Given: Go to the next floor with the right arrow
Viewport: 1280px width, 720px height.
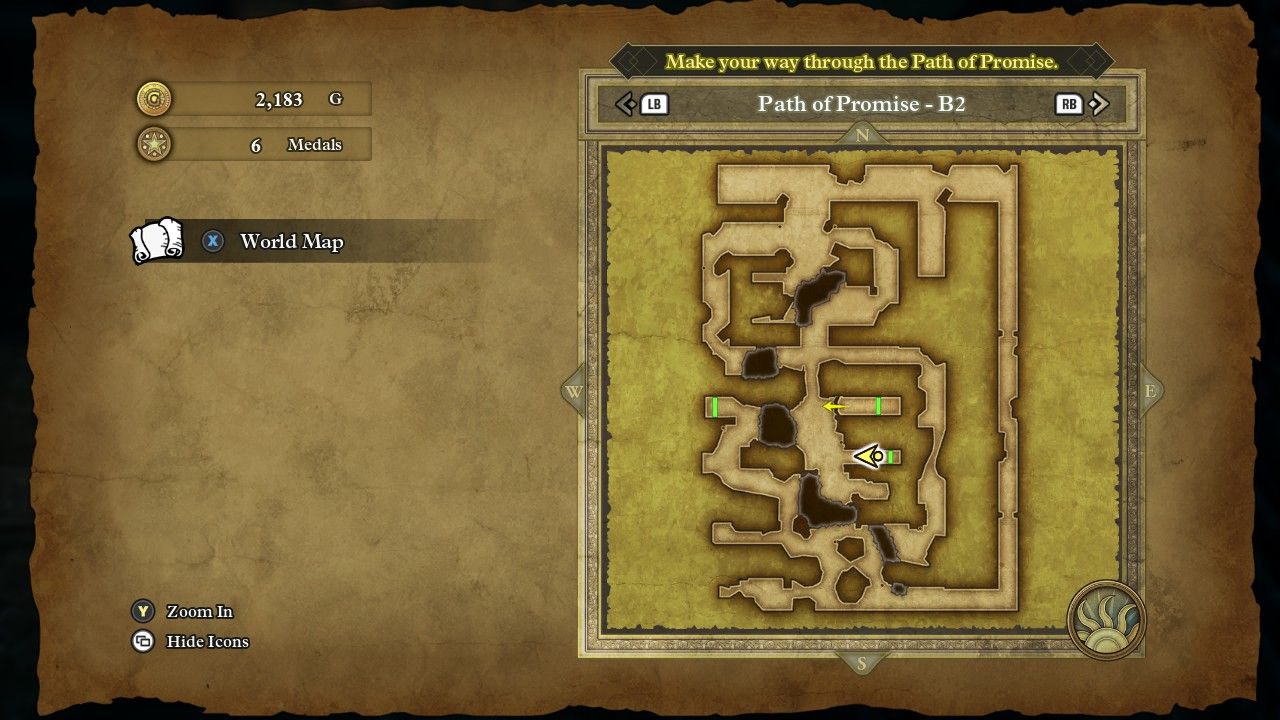Looking at the screenshot, I should [x=1099, y=104].
